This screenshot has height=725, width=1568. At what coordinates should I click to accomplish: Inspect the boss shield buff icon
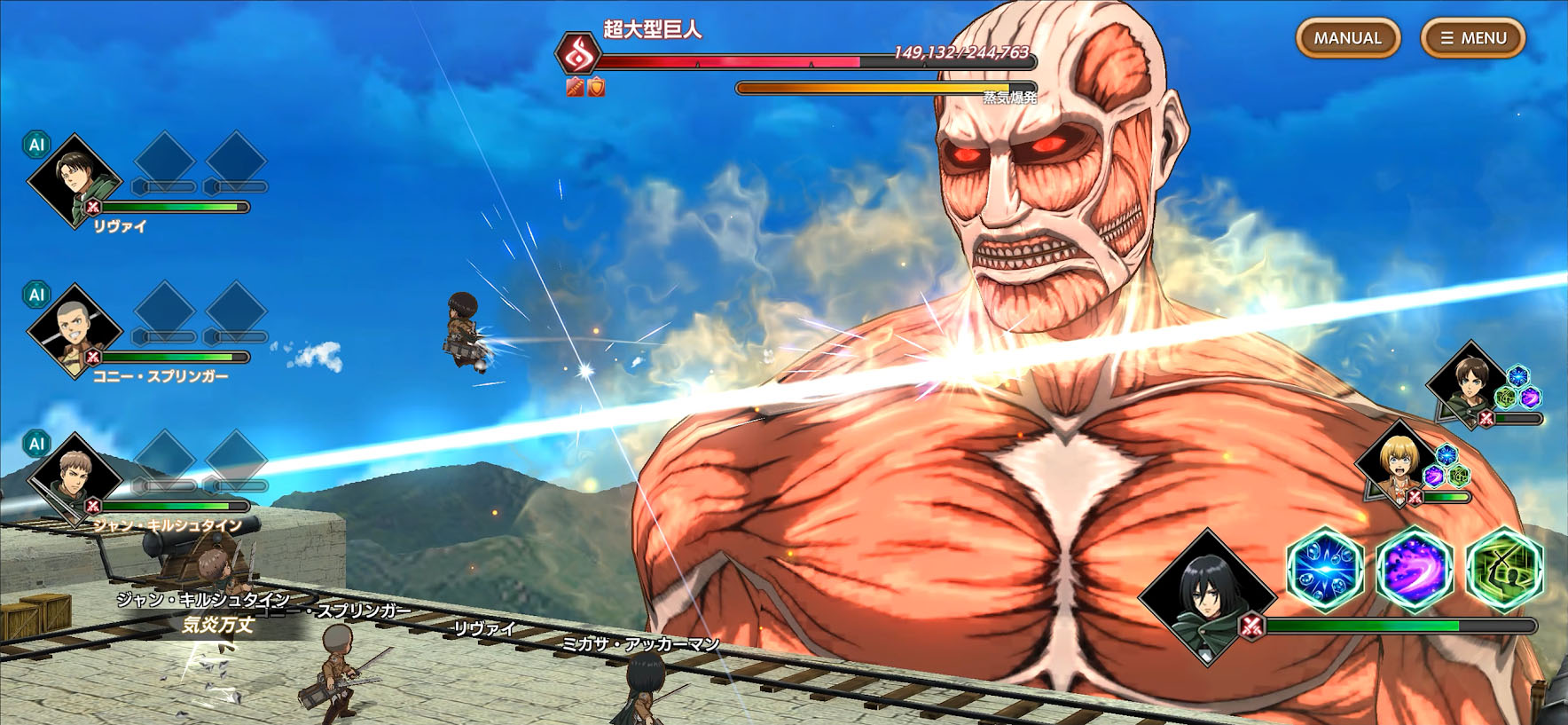point(597,87)
